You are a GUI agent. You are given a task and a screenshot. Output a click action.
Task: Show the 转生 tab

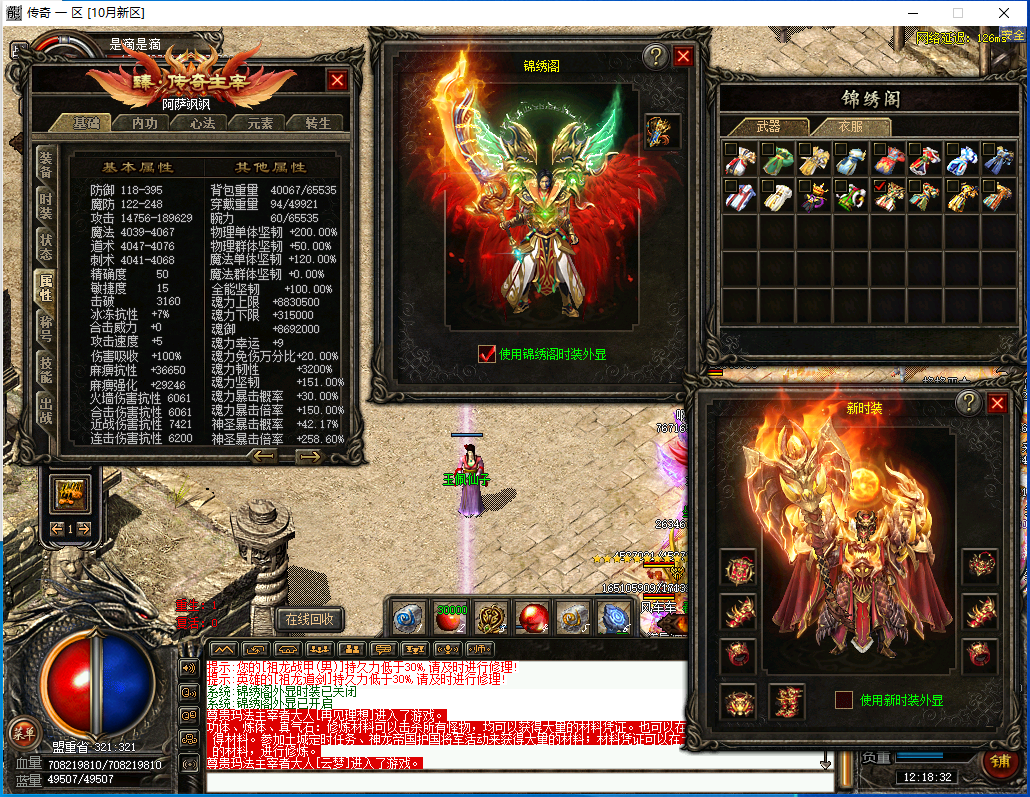pos(318,123)
